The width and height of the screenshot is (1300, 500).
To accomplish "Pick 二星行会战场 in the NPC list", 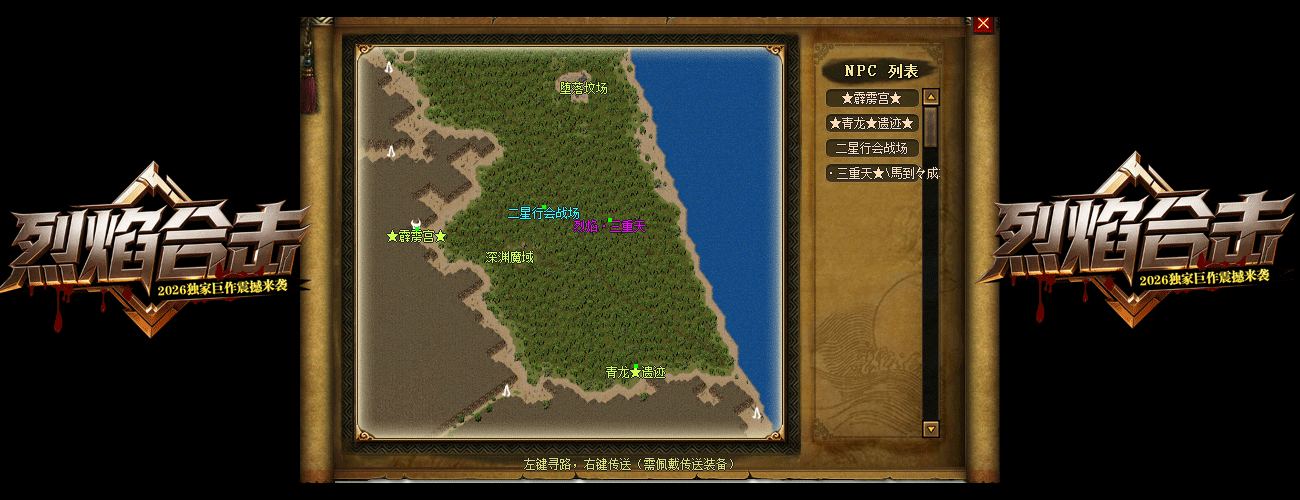I will click(x=872, y=148).
